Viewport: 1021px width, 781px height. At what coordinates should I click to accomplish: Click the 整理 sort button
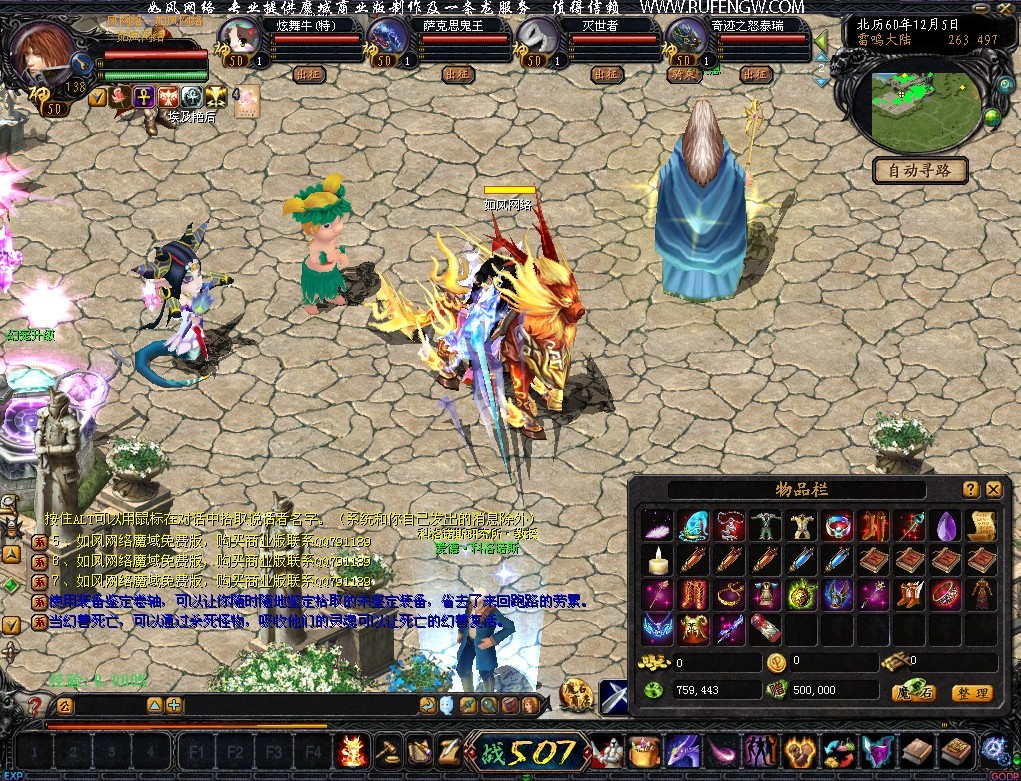[971, 692]
